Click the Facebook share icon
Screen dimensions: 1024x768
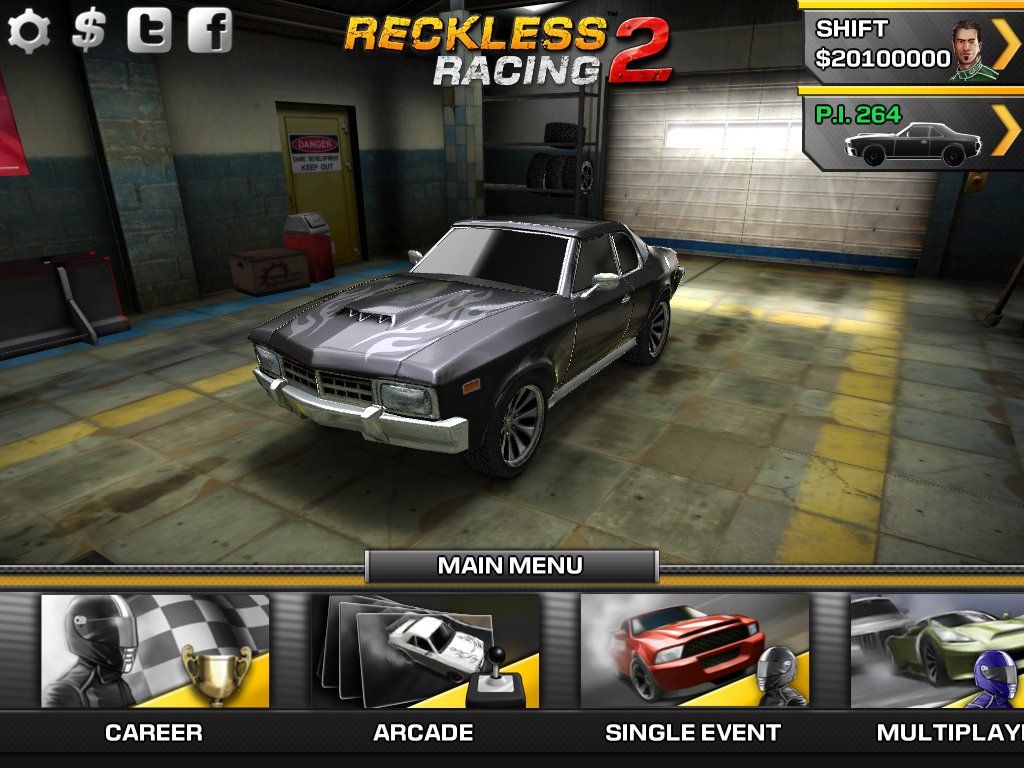point(209,31)
